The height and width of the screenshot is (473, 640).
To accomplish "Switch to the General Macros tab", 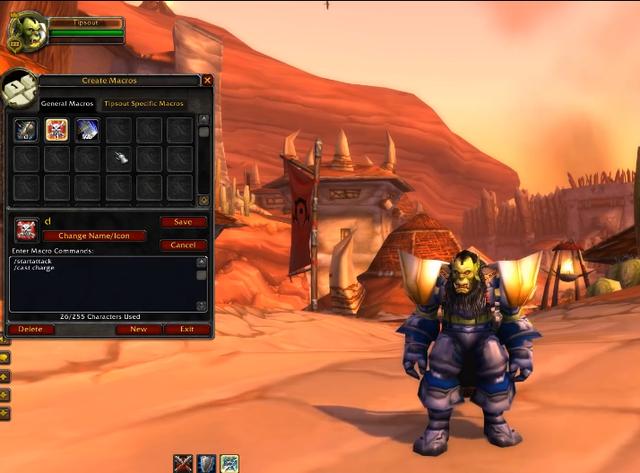I will pyautogui.click(x=67, y=103).
